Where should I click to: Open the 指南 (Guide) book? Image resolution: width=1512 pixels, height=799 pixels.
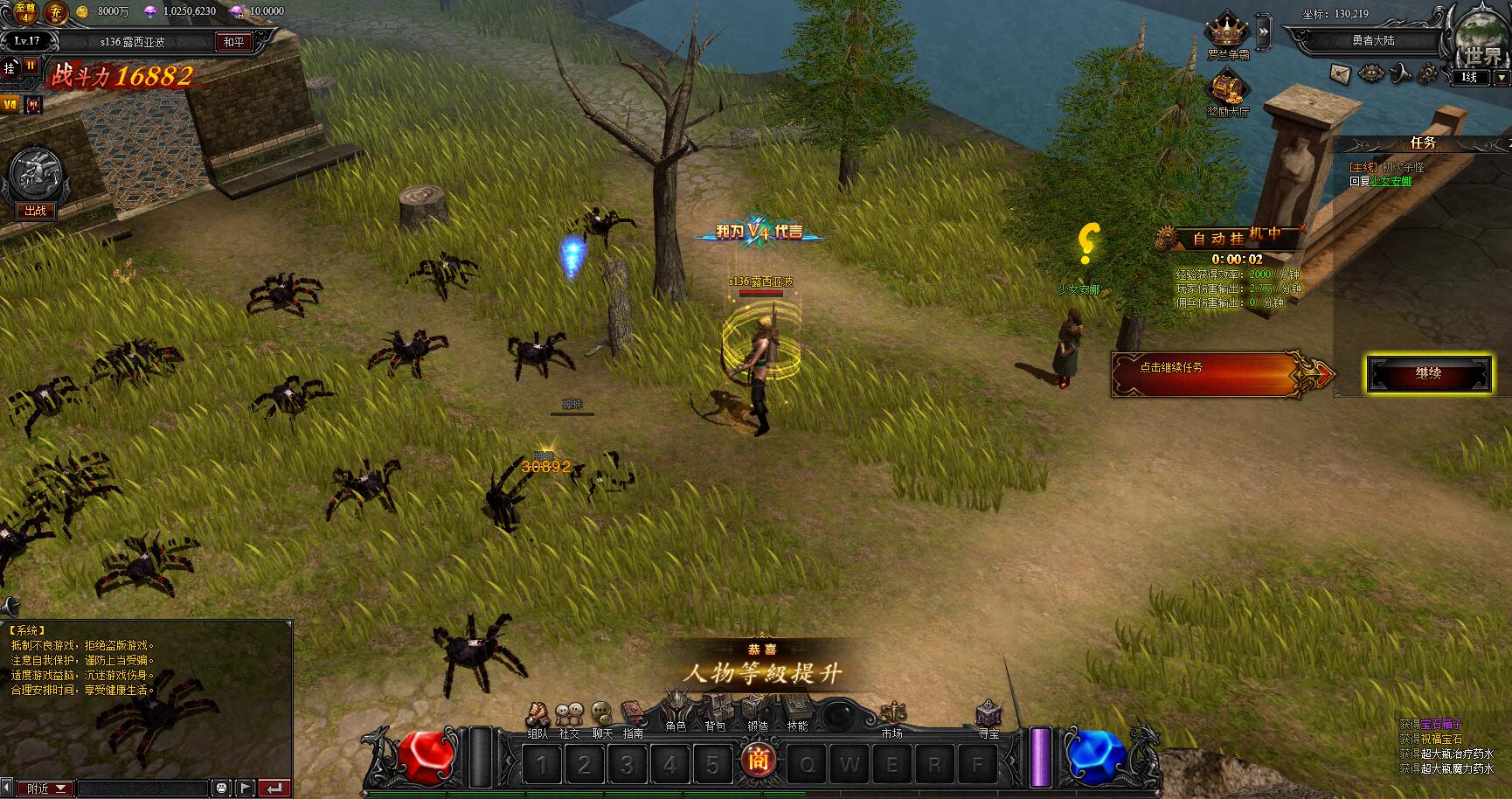coord(633,717)
